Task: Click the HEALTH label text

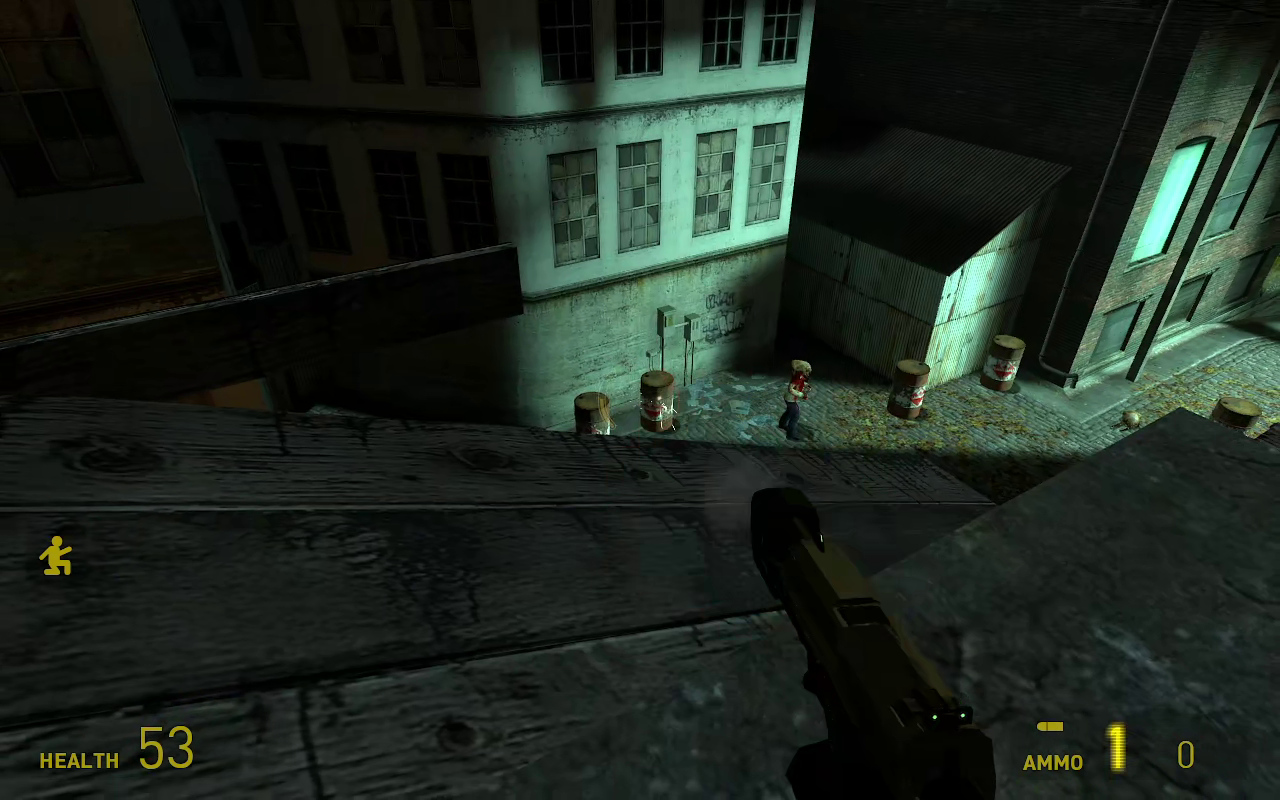Action: tap(78, 760)
